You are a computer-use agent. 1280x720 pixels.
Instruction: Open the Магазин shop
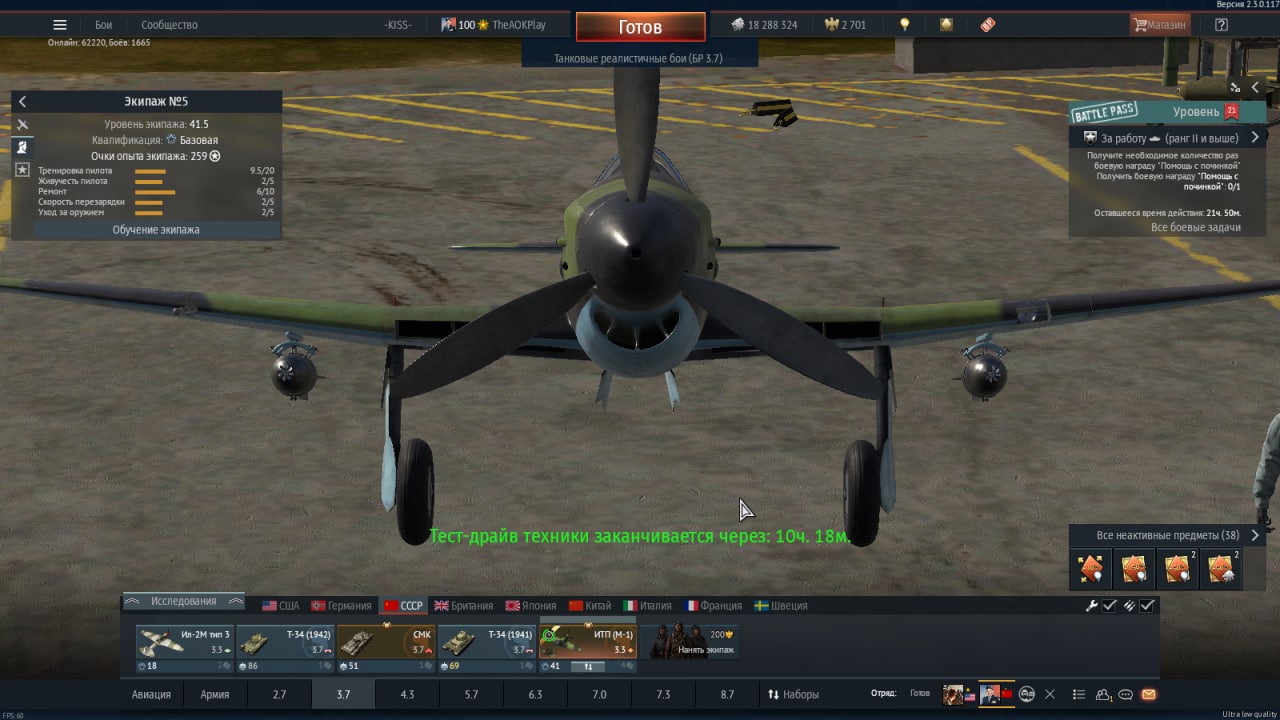1160,25
